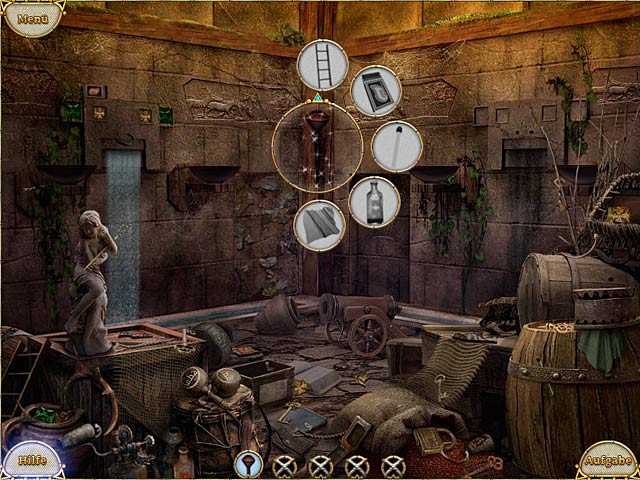Select the bottle item bubble
Image resolution: width=640 pixels, height=480 pixels.
click(375, 201)
